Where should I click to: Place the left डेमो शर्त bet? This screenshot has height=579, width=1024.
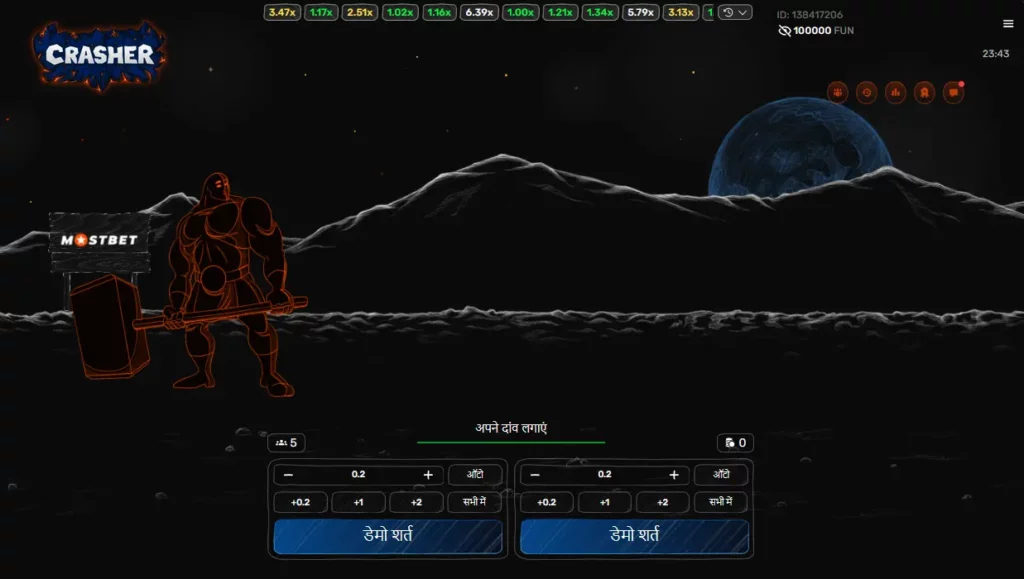click(x=388, y=536)
